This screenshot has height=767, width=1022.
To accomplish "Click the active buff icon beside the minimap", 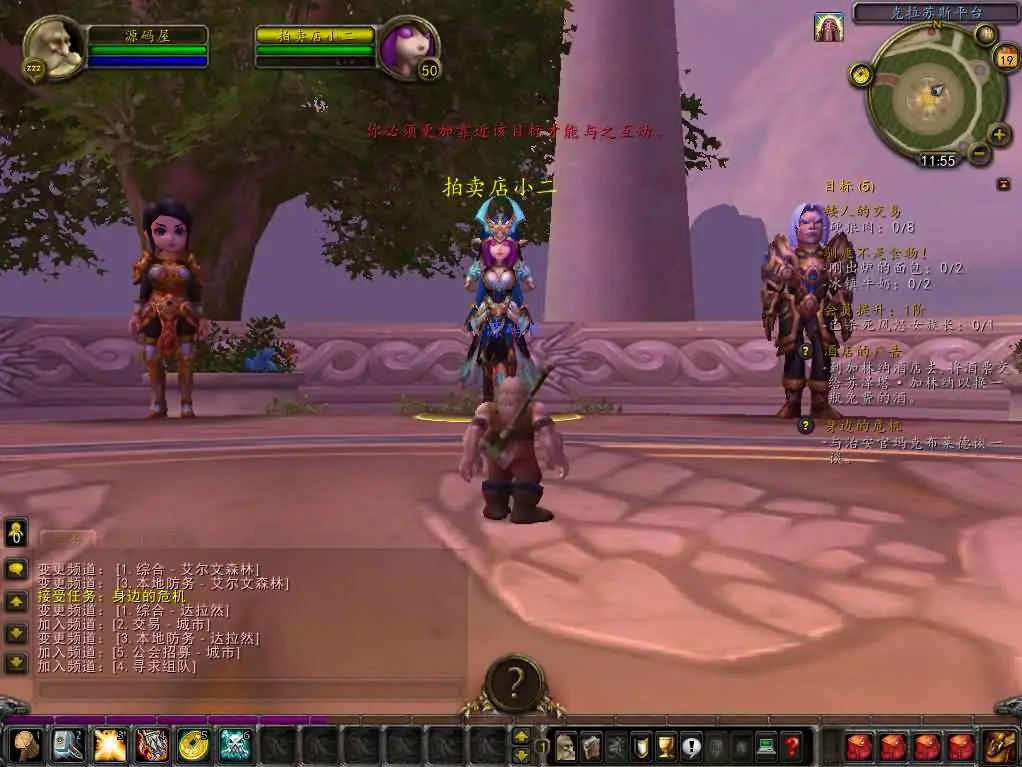I will click(x=828, y=27).
